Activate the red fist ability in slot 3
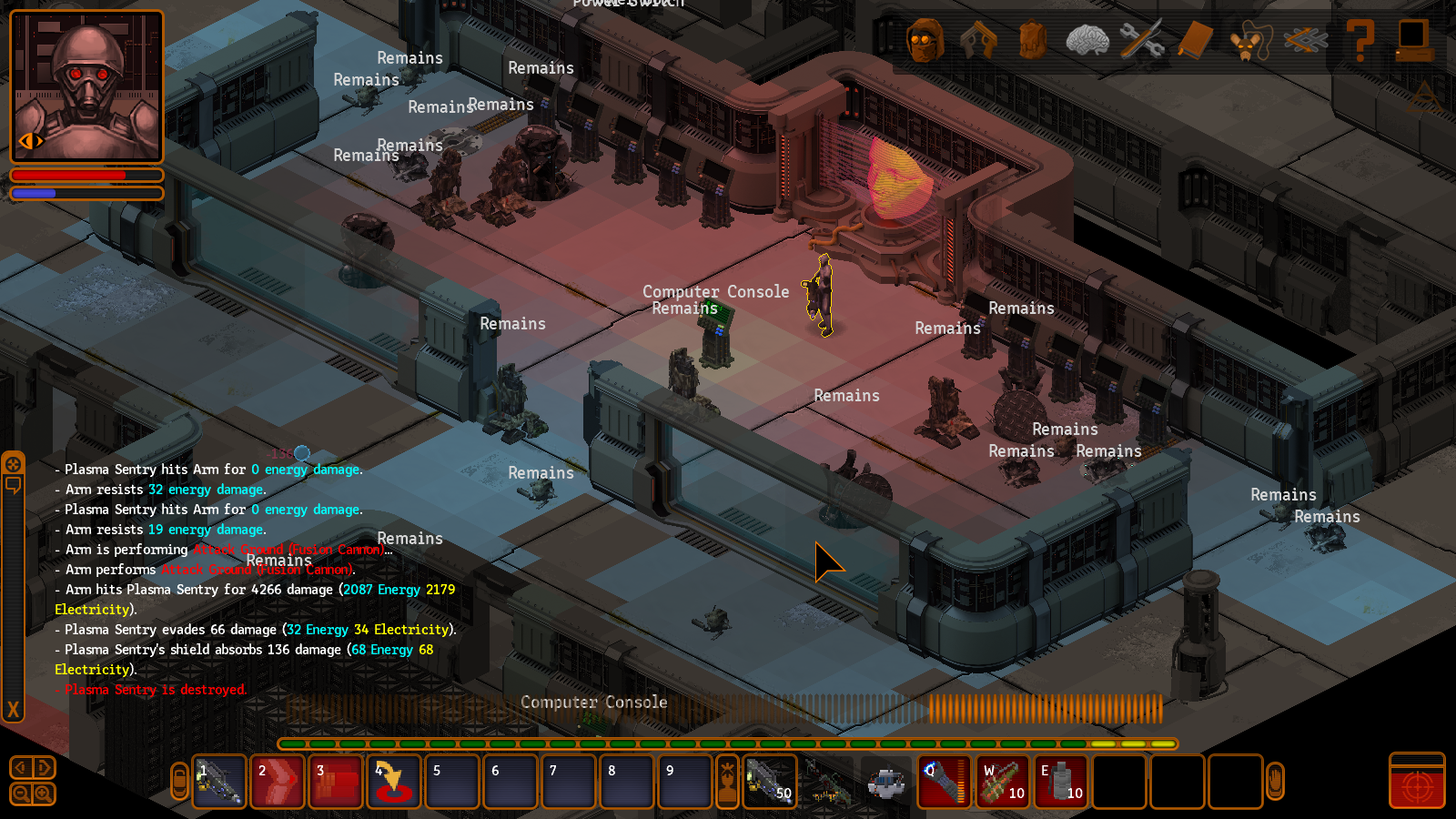The height and width of the screenshot is (819, 1456). [335, 782]
